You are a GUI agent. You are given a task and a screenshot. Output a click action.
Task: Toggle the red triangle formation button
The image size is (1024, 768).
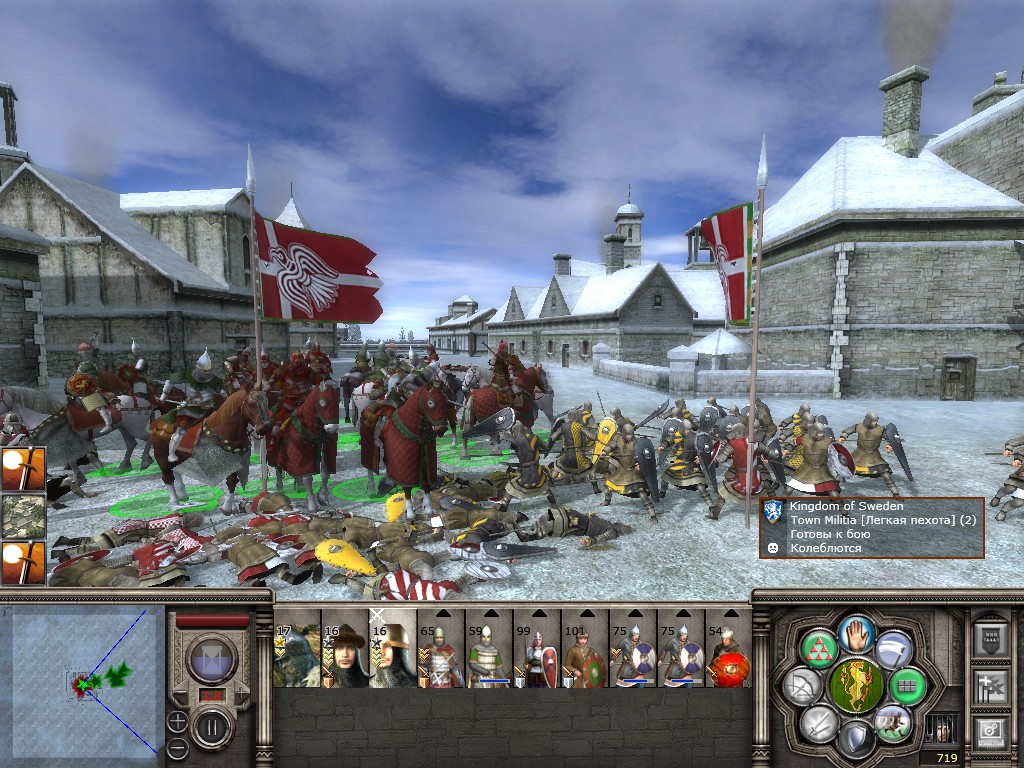(818, 648)
